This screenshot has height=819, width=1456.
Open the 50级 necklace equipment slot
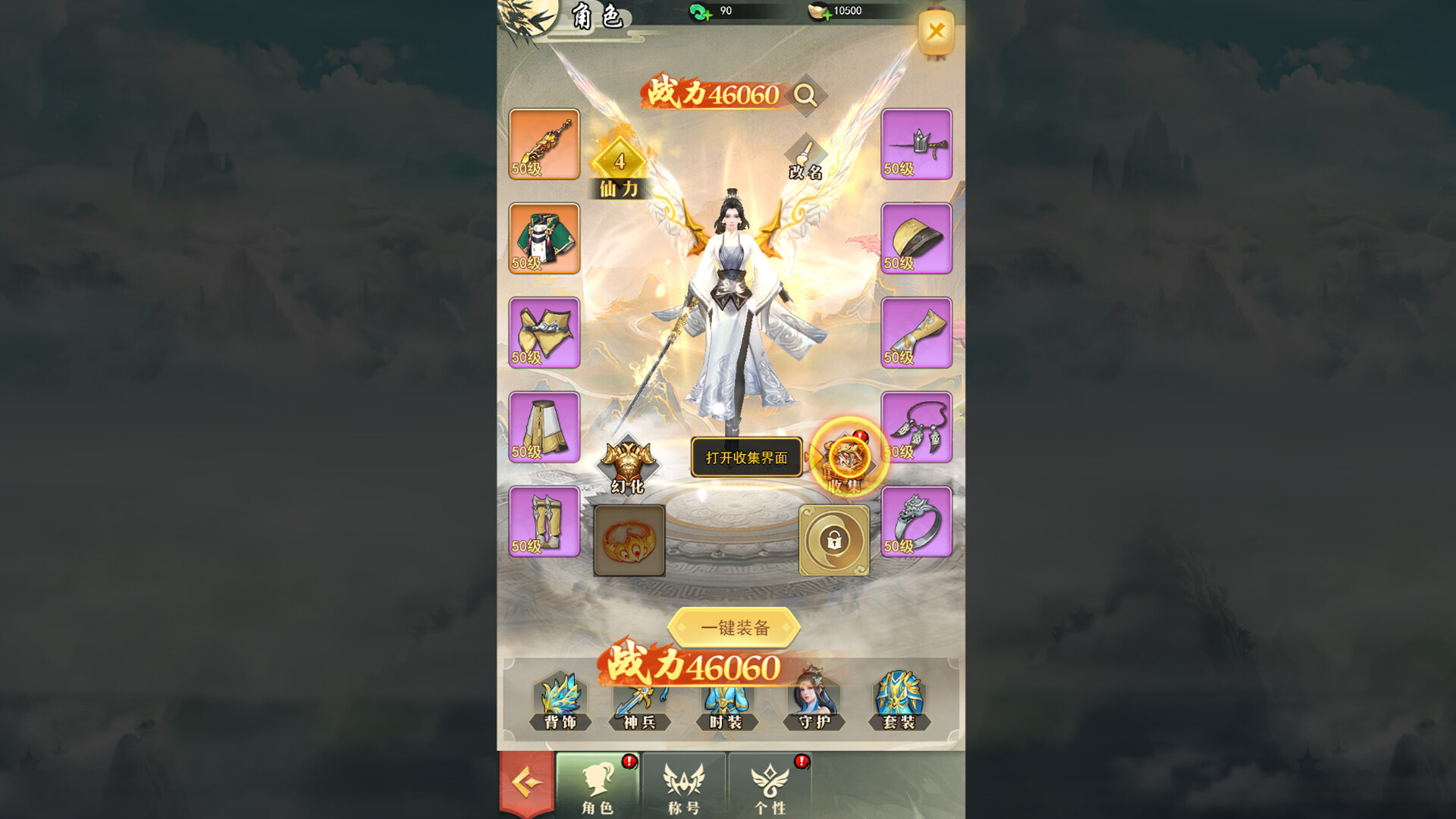916,428
